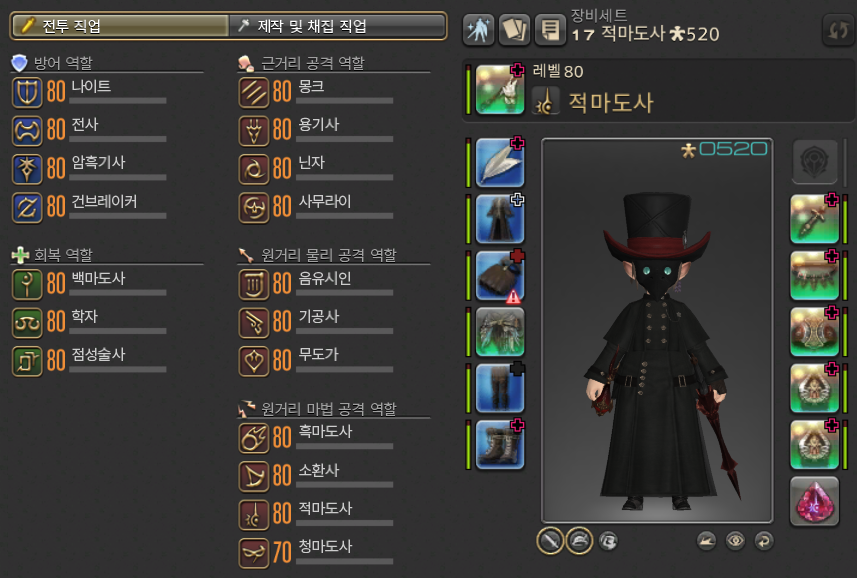Open the pink soul crystal slot
Viewport: 857px width, 578px height.
pyautogui.click(x=814, y=501)
